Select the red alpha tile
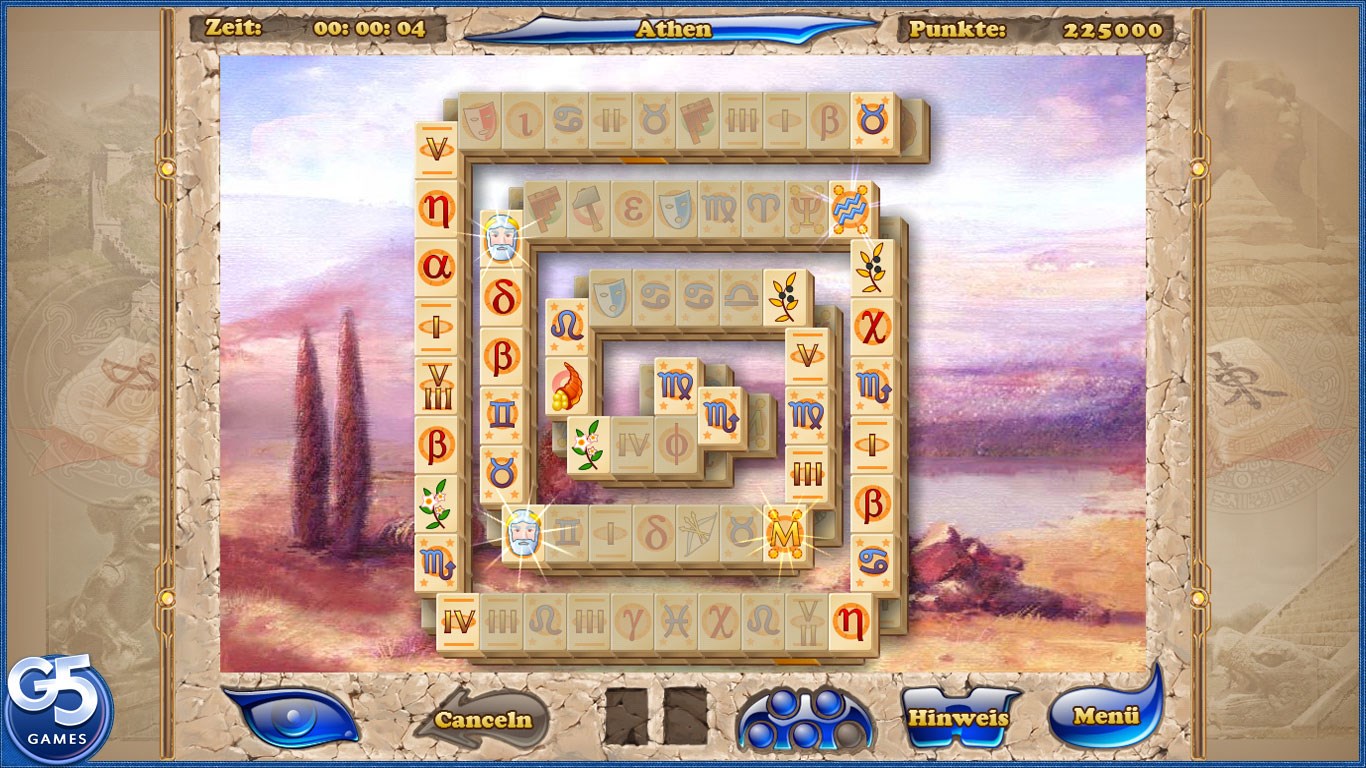Image resolution: width=1366 pixels, height=768 pixels. (x=437, y=267)
